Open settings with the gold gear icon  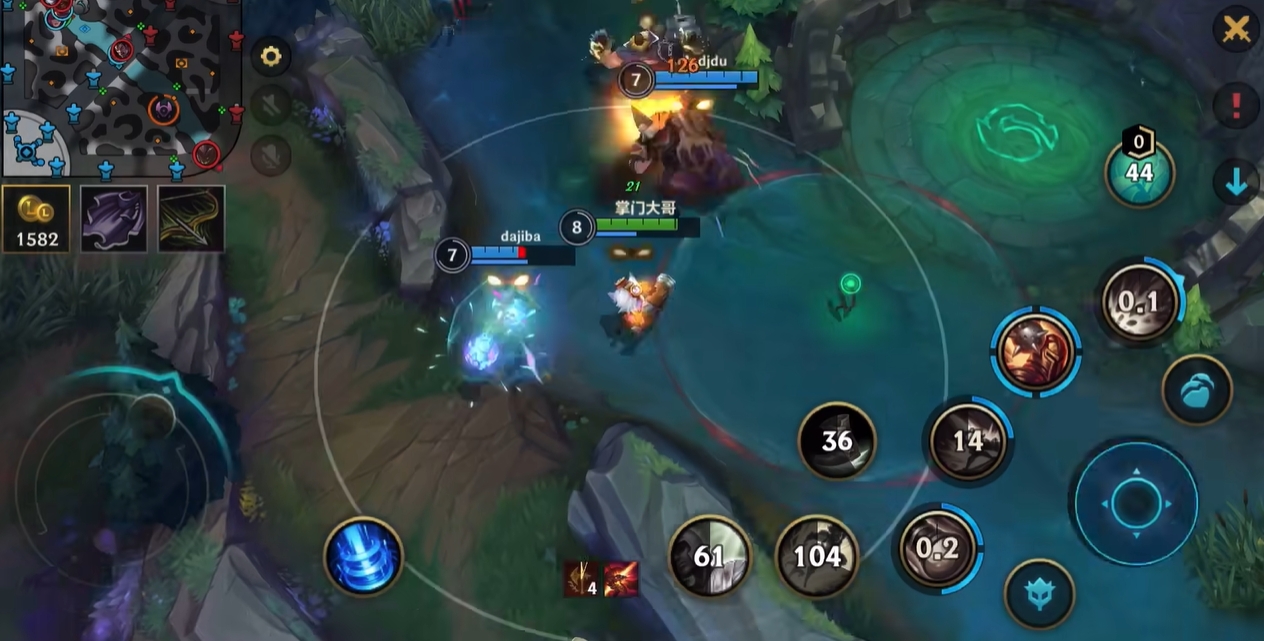pyautogui.click(x=270, y=56)
